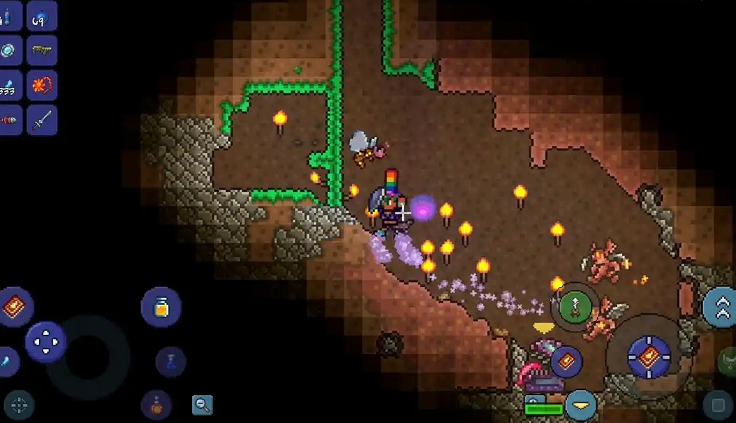Viewport: 736px width, 423px height.
Task: Tap the small spell tome secondary-use button
Action: click(566, 361)
